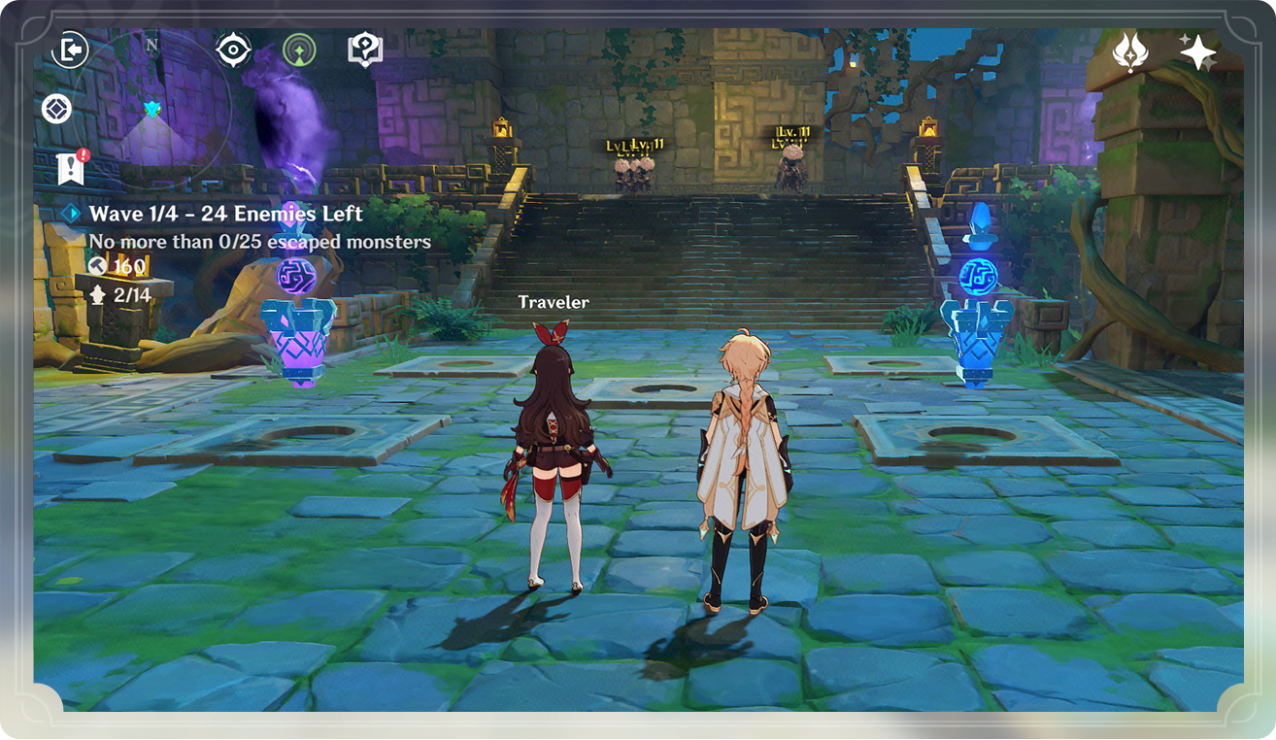Open the question-mark tutorial book
Image resolution: width=1276 pixels, height=740 pixels.
(365, 49)
